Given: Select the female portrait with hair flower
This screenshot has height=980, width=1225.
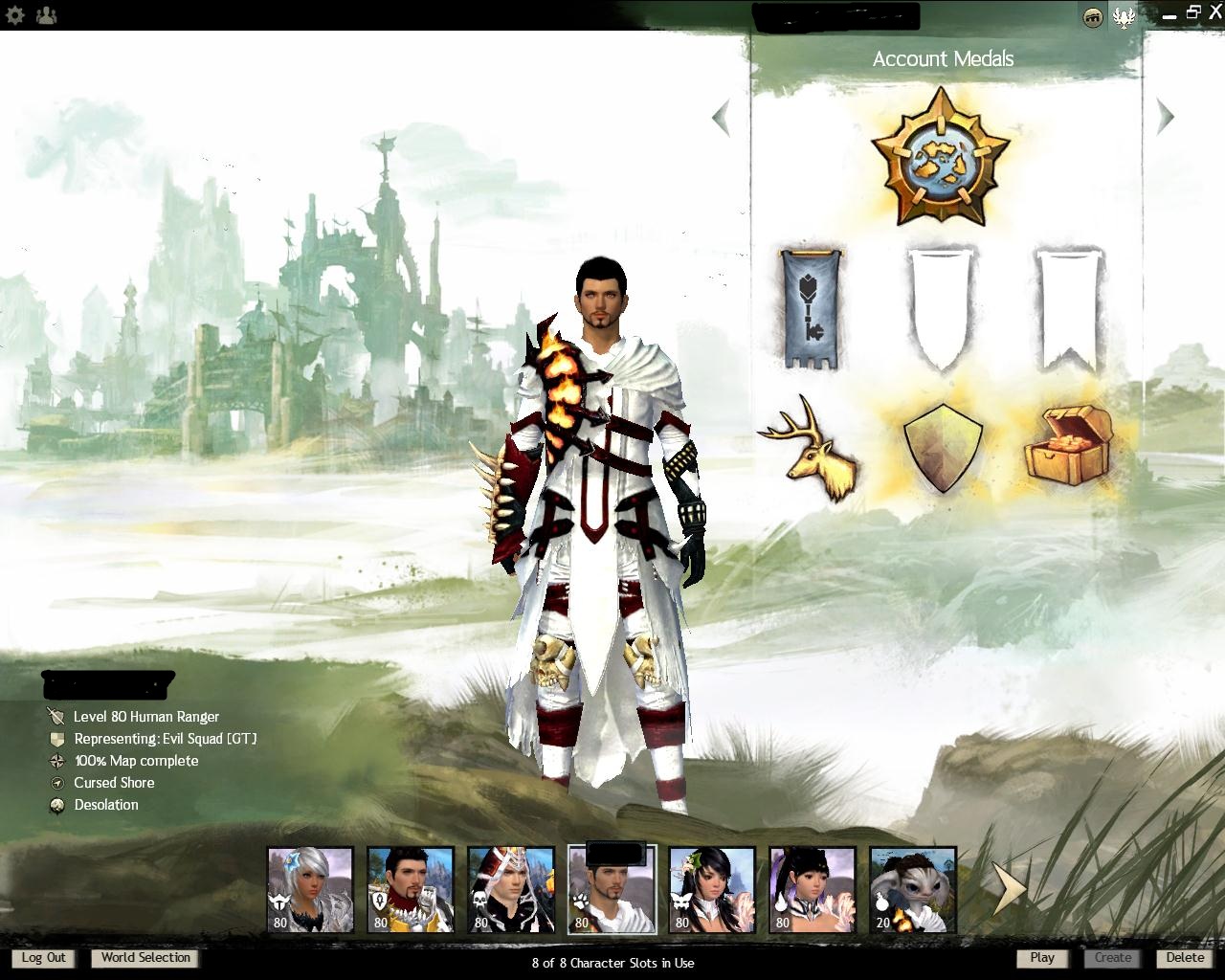Looking at the screenshot, I should 712,890.
